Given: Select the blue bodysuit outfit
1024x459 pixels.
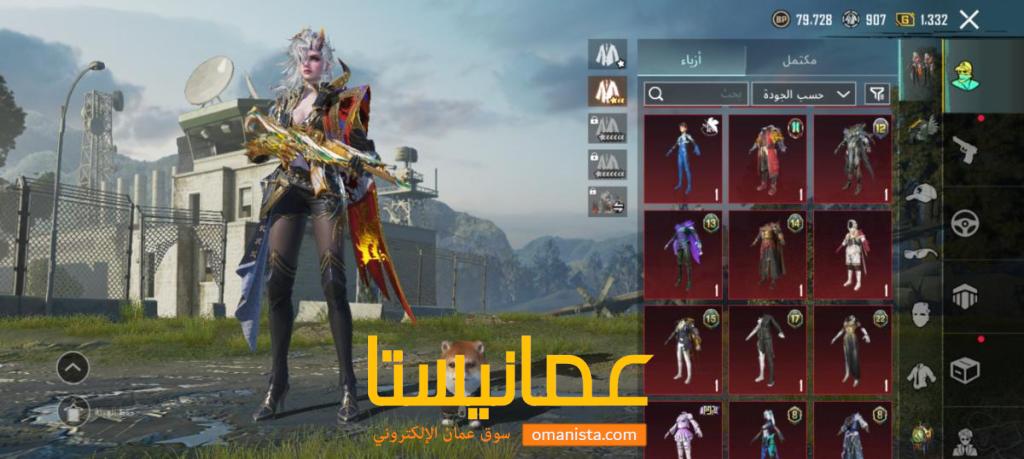Looking at the screenshot, I should tap(682, 156).
